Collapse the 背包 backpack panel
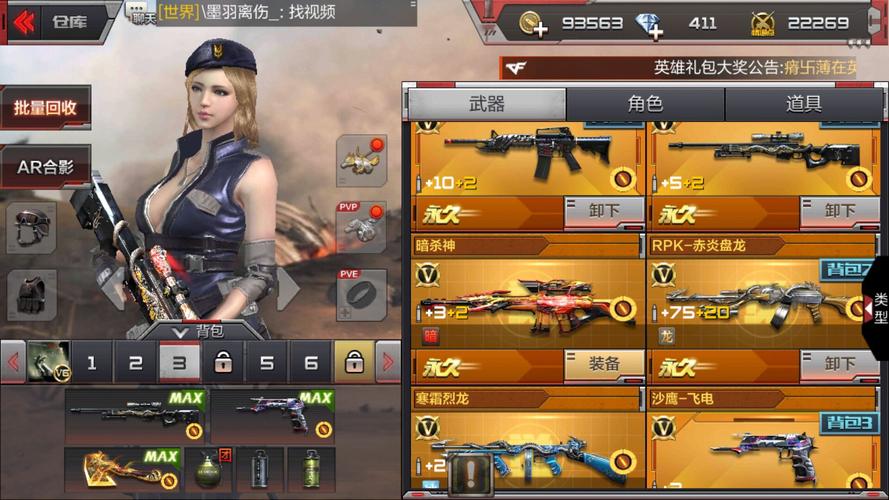The width and height of the screenshot is (889, 500). pos(196,331)
